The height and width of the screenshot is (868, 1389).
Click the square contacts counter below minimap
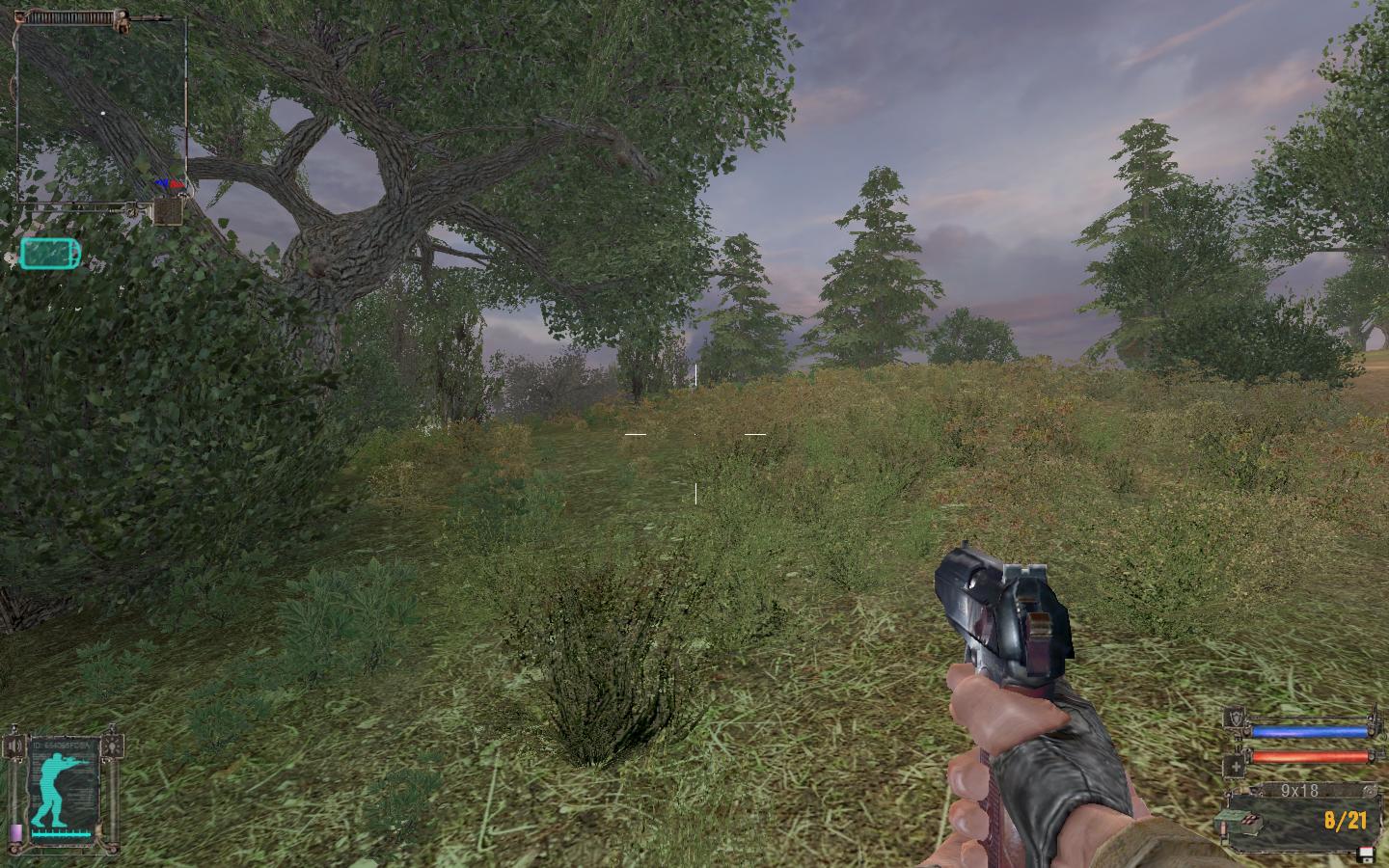click(x=168, y=210)
